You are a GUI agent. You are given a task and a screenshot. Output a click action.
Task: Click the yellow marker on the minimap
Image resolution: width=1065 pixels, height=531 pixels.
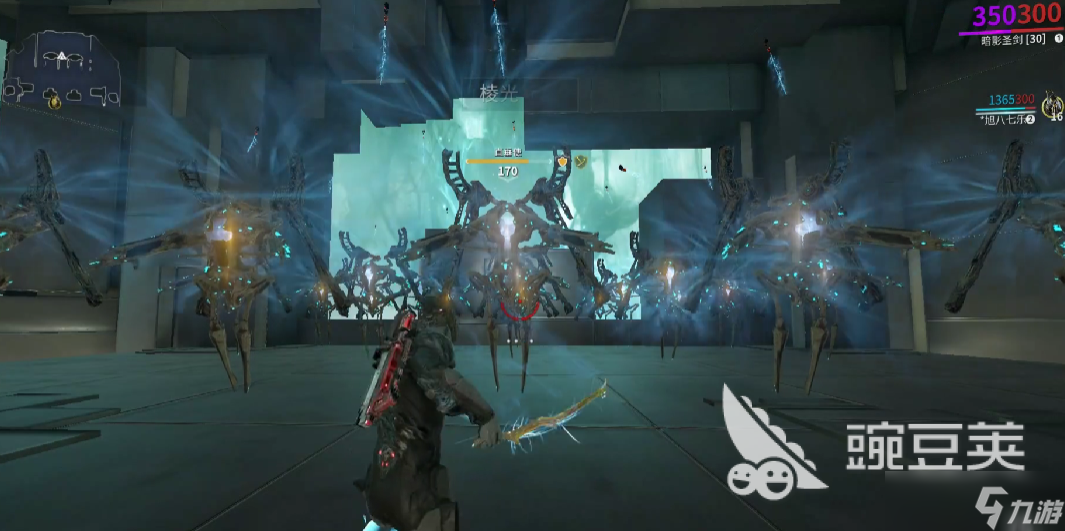tap(53, 99)
